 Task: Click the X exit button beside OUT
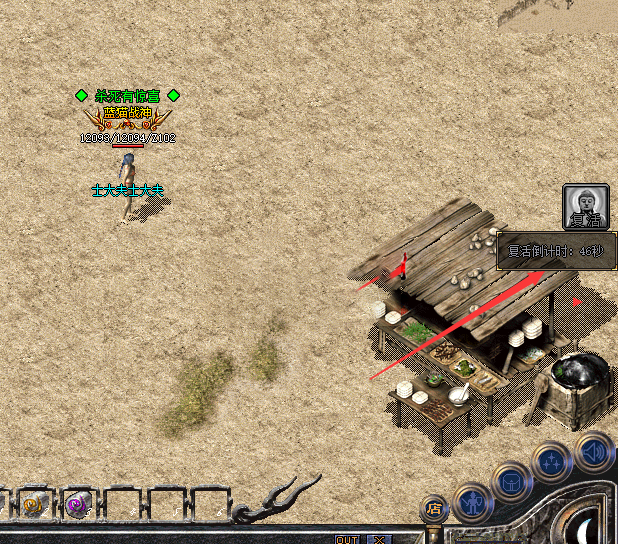378,539
